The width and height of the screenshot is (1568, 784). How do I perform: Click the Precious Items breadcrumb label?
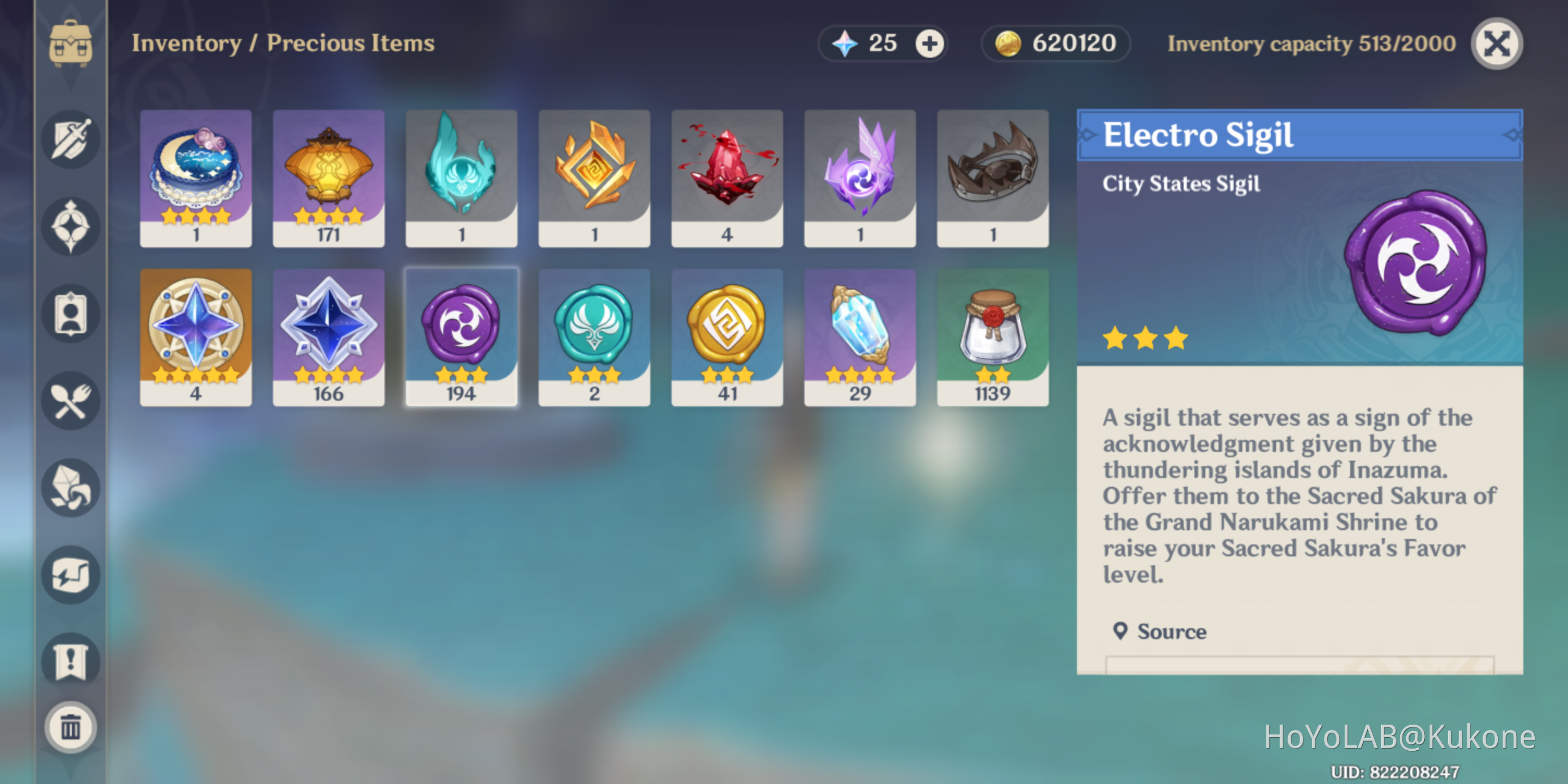(352, 43)
